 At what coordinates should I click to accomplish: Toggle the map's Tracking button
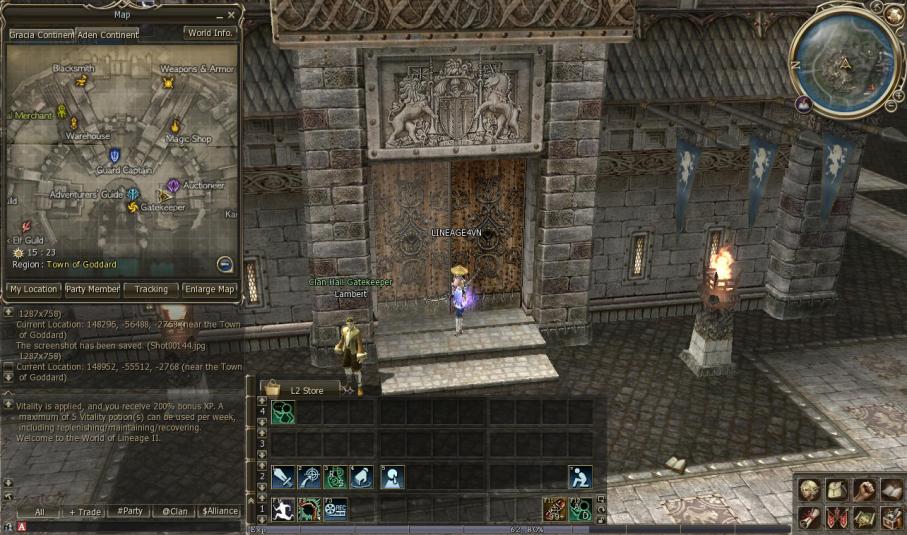pyautogui.click(x=151, y=290)
